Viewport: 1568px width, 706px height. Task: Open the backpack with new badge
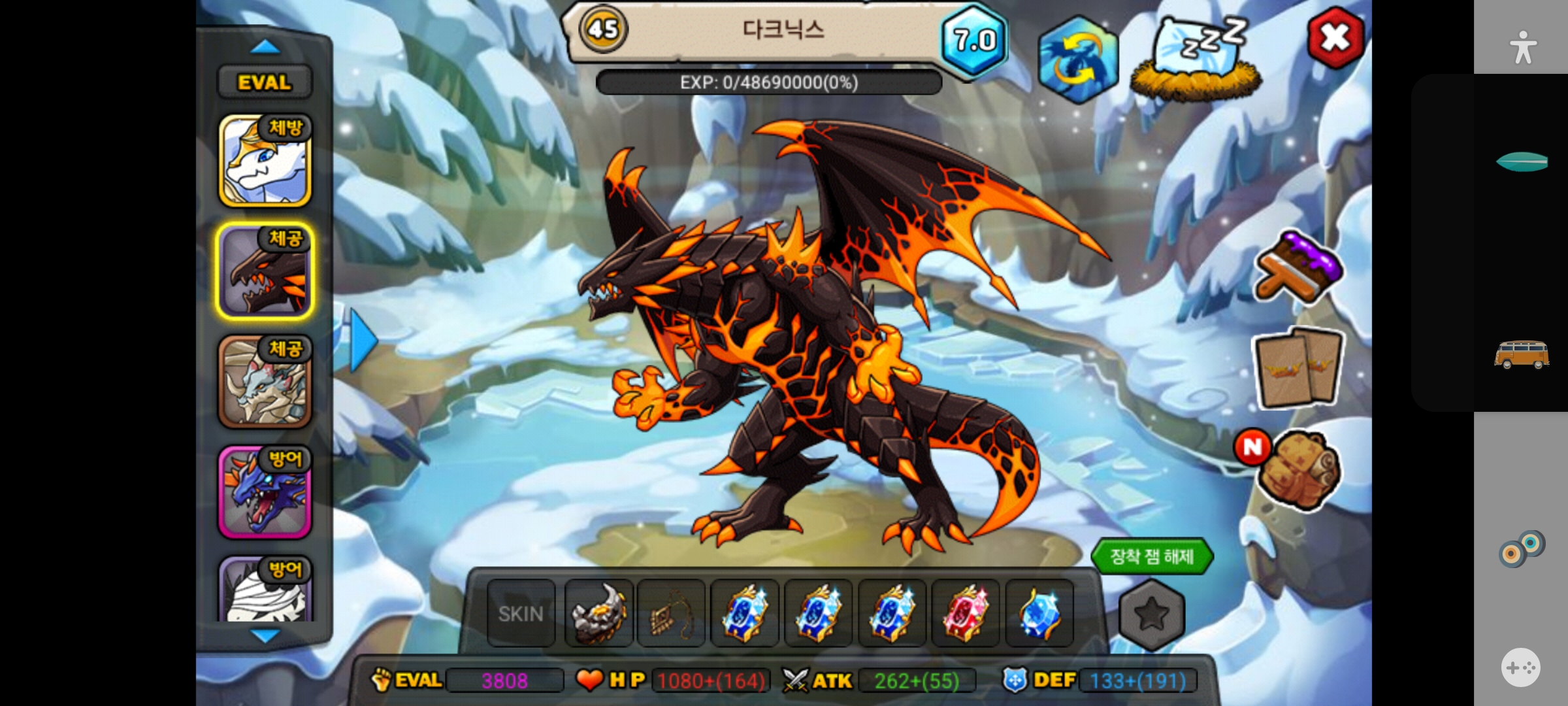click(1298, 469)
